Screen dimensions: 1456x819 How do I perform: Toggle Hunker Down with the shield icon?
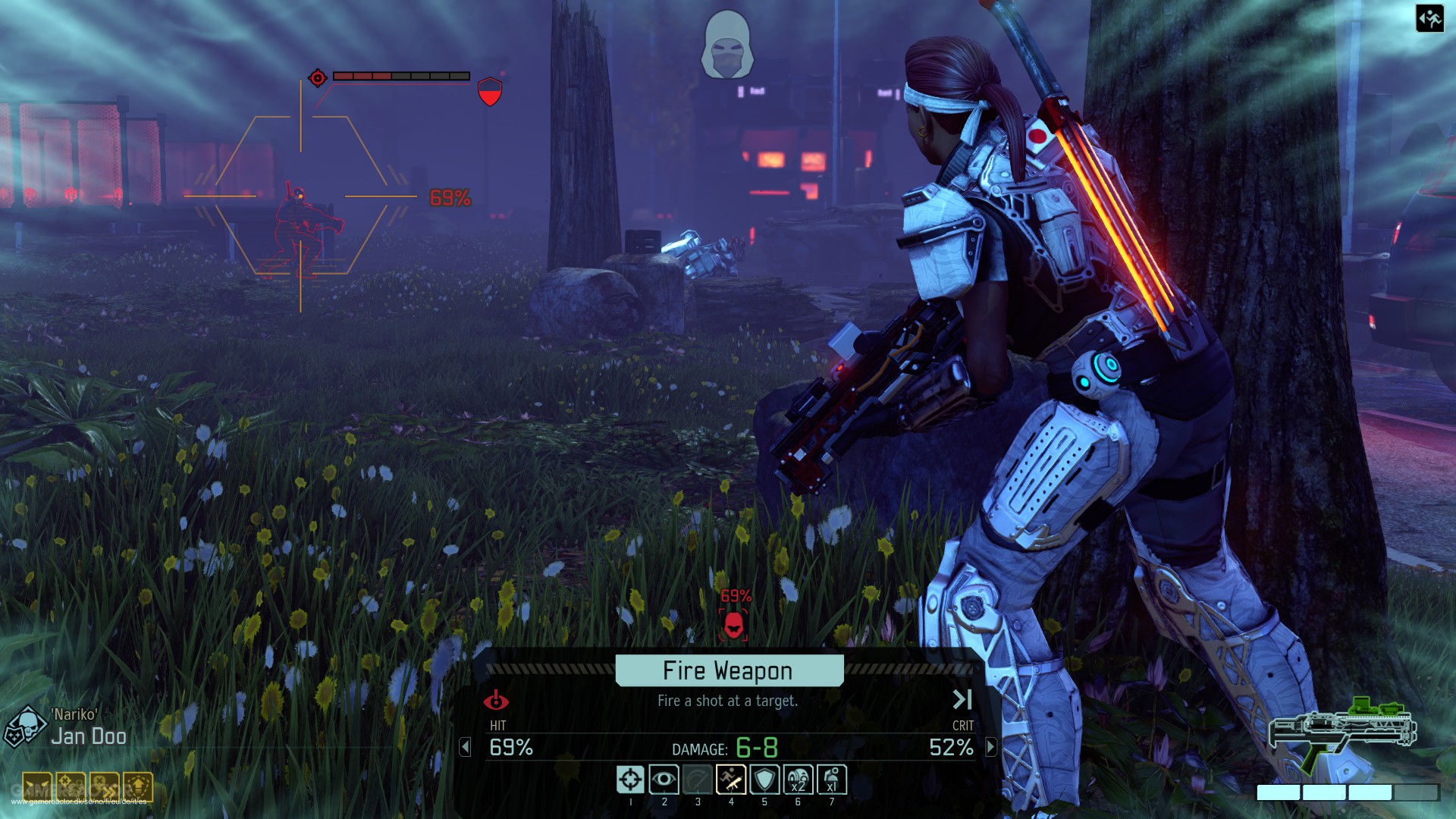tap(766, 777)
